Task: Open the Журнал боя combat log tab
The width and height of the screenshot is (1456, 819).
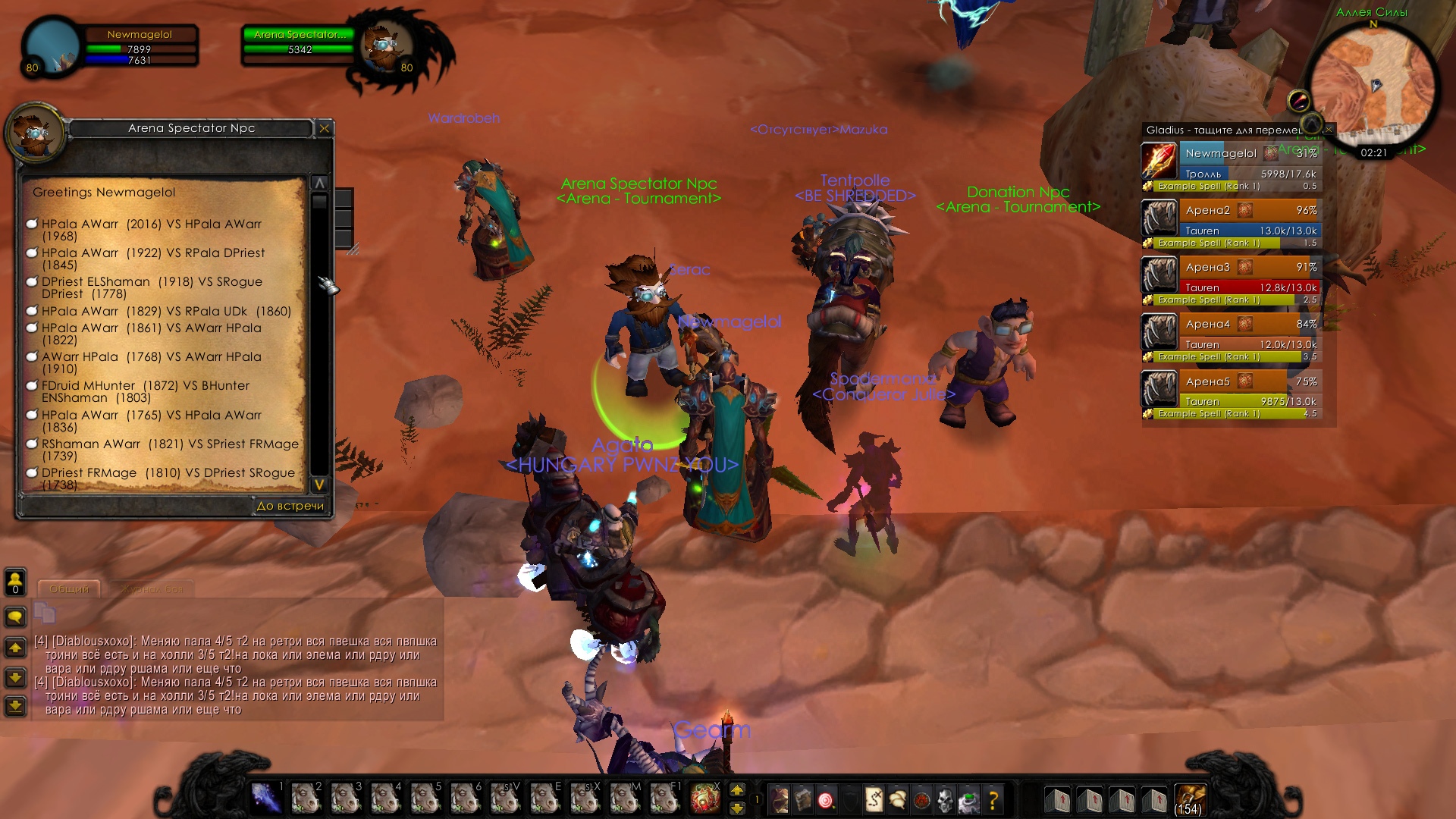Action: coord(152,589)
